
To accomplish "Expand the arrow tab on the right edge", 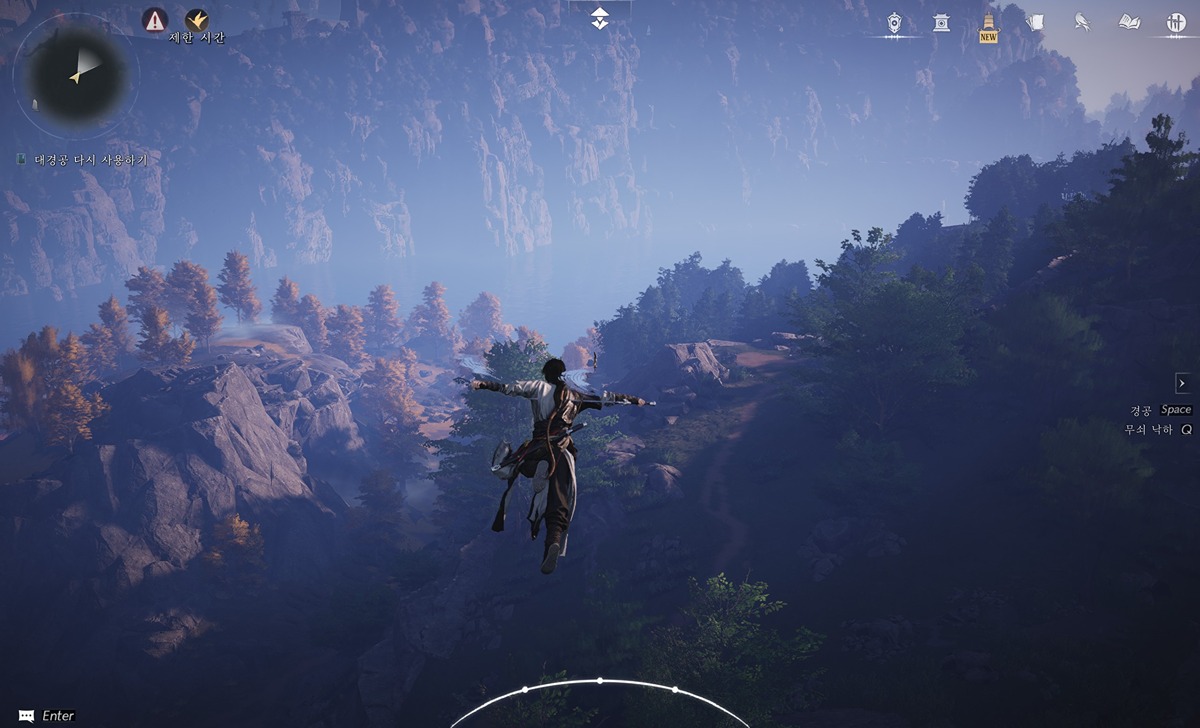I will click(1182, 383).
